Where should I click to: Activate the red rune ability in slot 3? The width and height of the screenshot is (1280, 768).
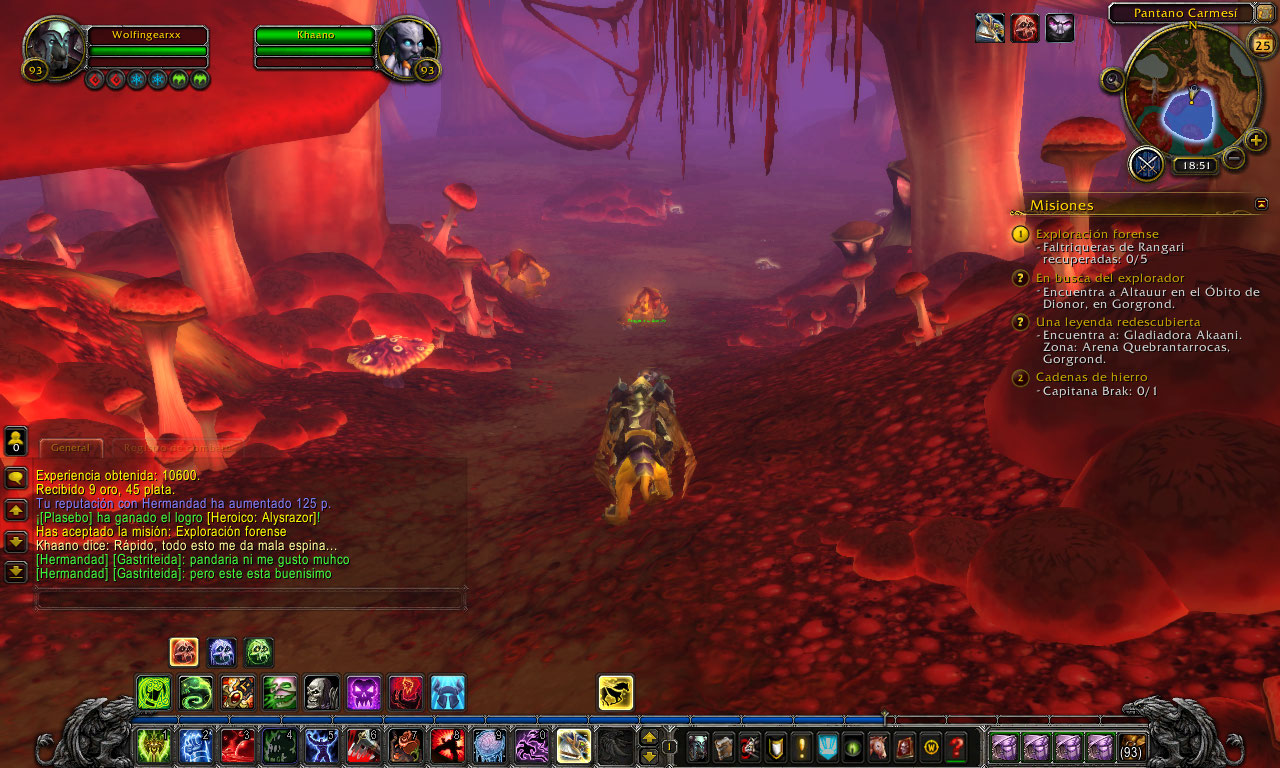click(x=237, y=746)
